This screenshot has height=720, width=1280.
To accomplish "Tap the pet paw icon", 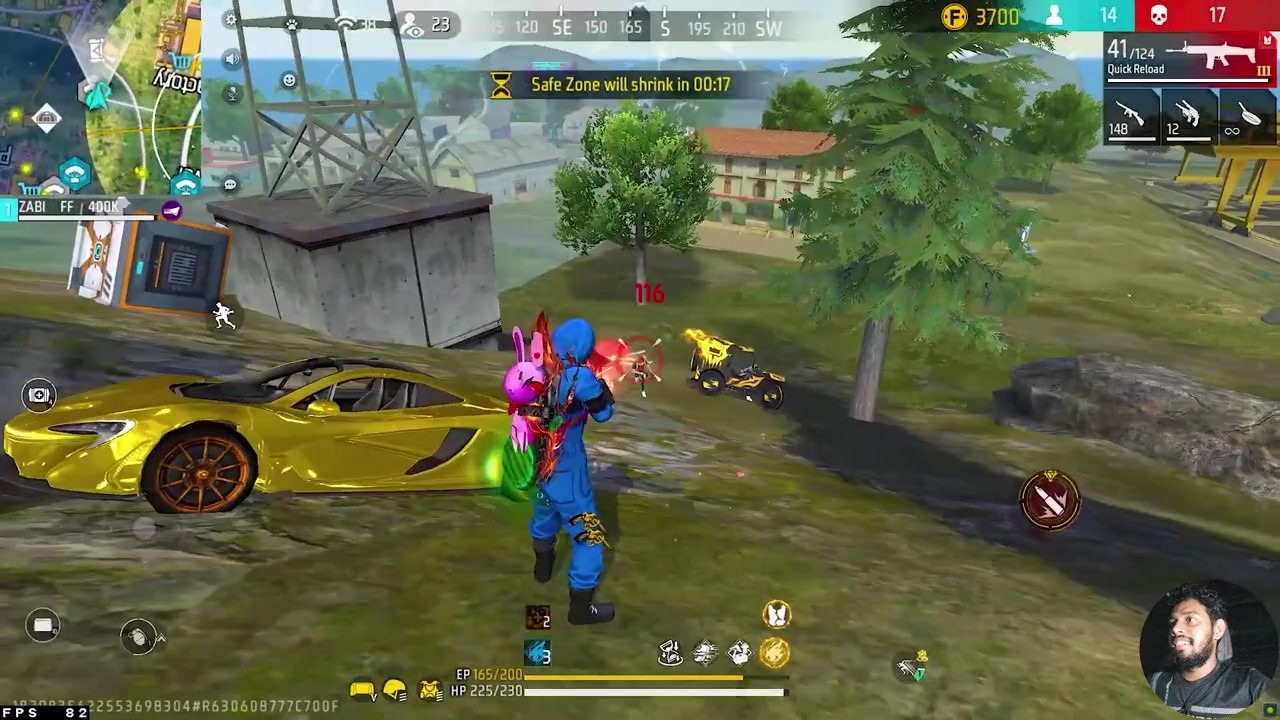I will pos(292,23).
